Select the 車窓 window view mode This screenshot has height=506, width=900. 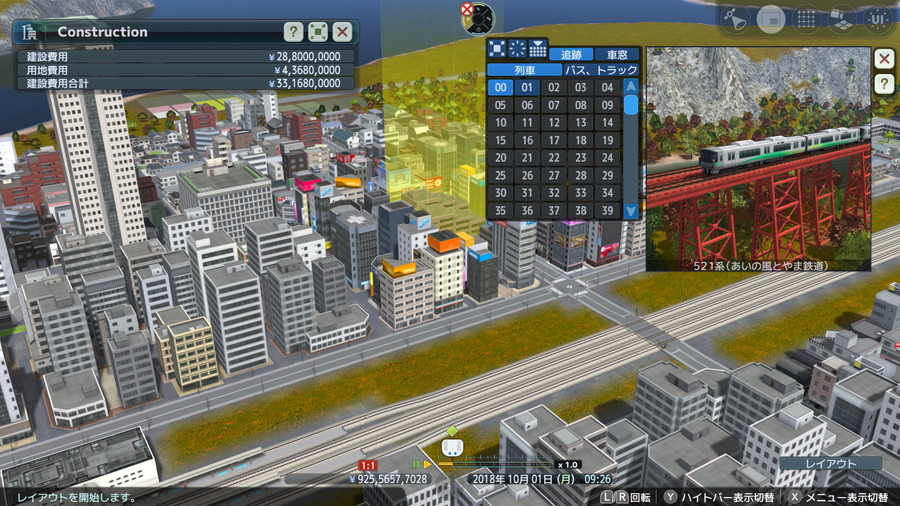[617, 54]
